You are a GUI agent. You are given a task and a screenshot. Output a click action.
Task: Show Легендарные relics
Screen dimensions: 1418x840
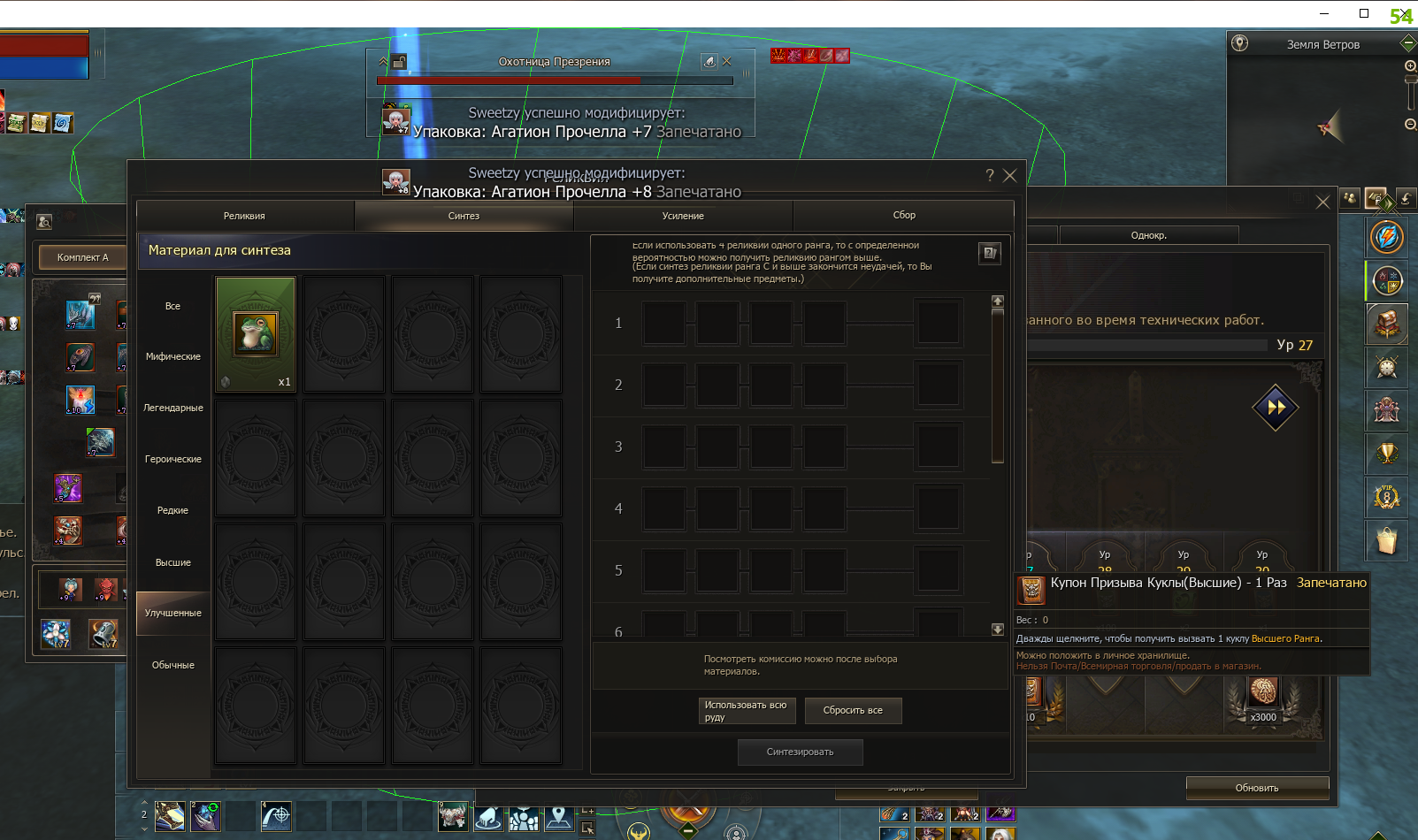click(172, 408)
